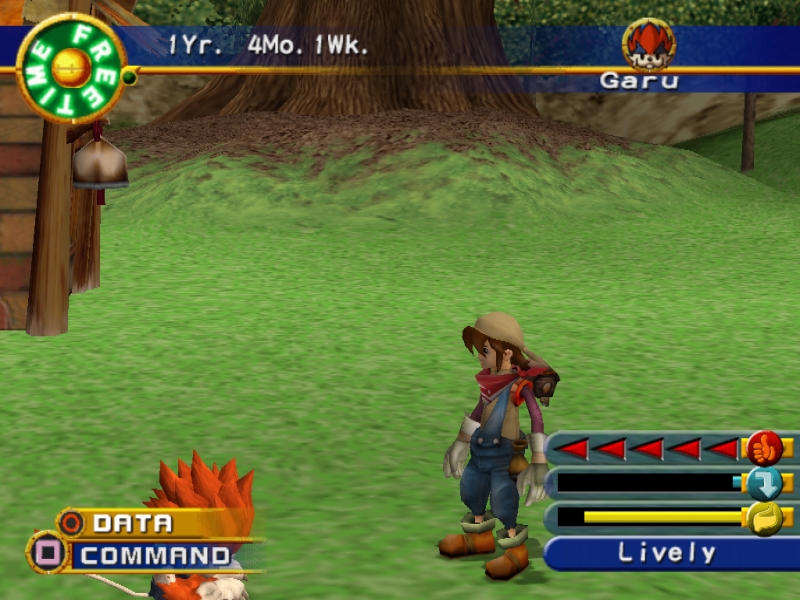Screen dimensions: 800x600
Task: Open the DATA menu
Action: pos(132,522)
